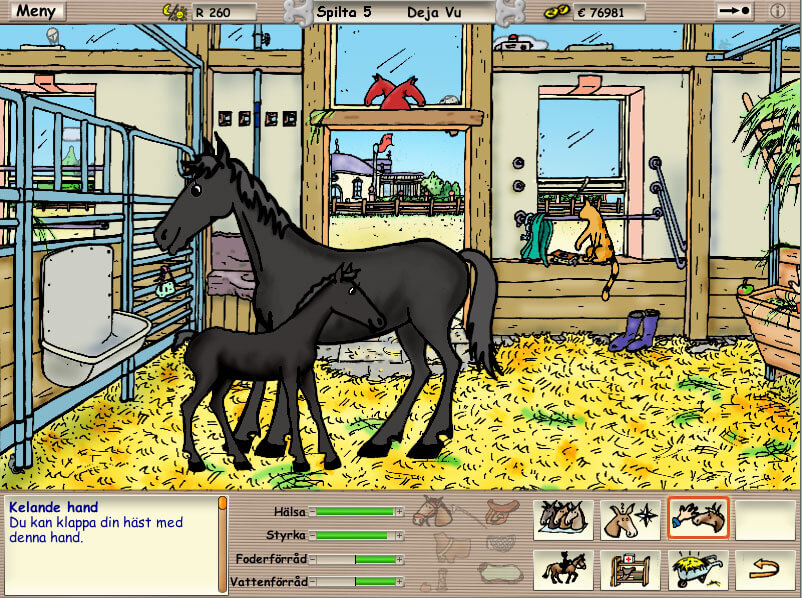Click the orange return arrow button
The image size is (802, 598).
(x=764, y=570)
